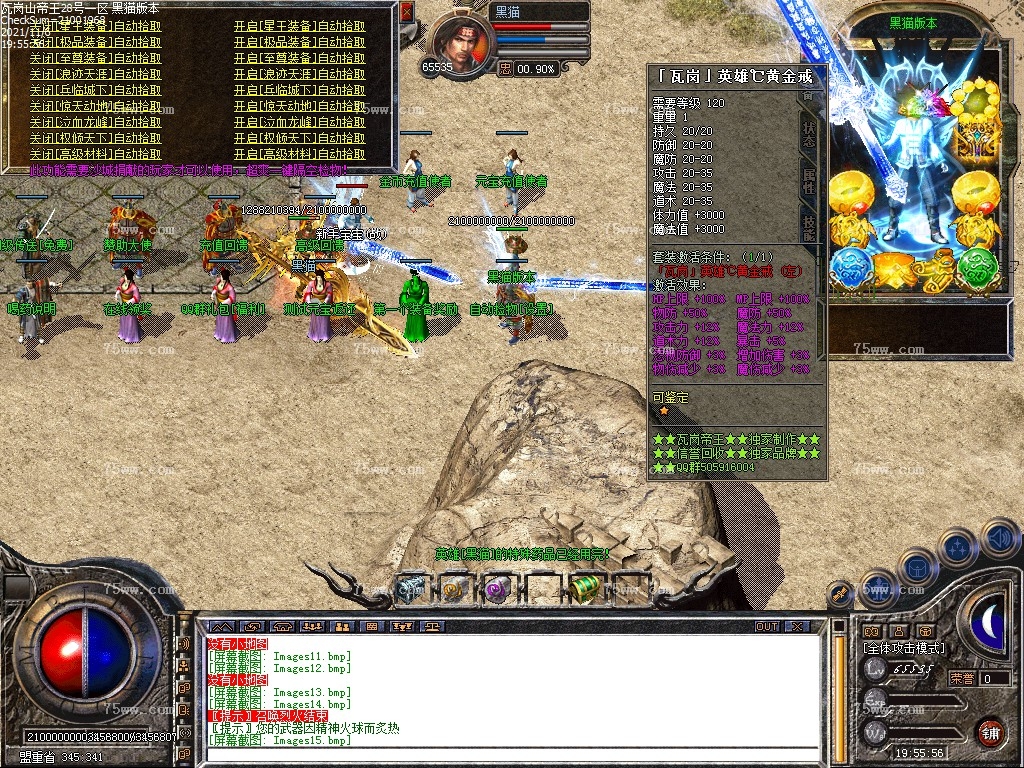The image size is (1024, 768).
Task: Close the auto-pickup settings panel
Action: [406, 13]
